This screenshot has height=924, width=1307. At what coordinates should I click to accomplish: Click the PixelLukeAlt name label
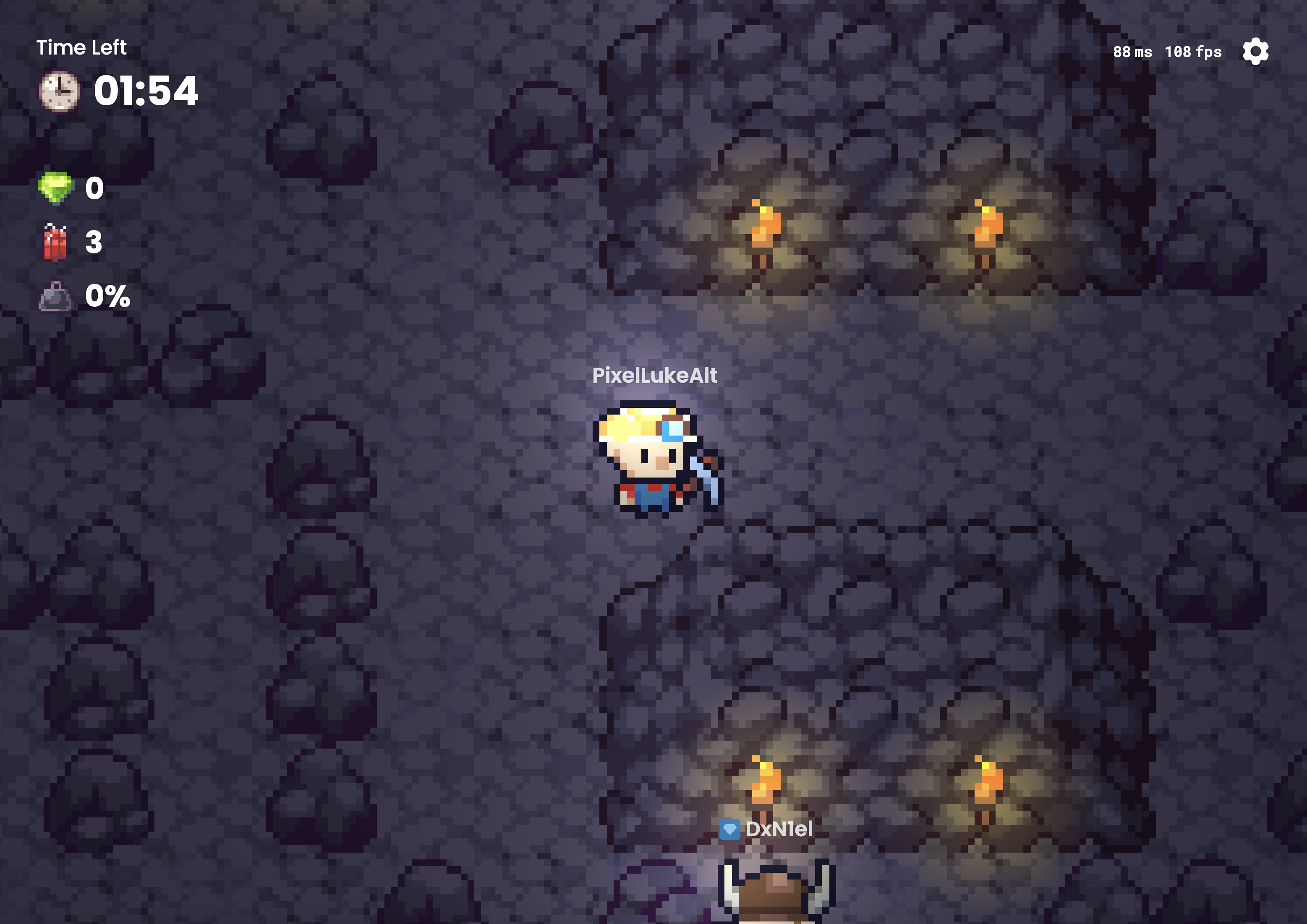coord(655,376)
